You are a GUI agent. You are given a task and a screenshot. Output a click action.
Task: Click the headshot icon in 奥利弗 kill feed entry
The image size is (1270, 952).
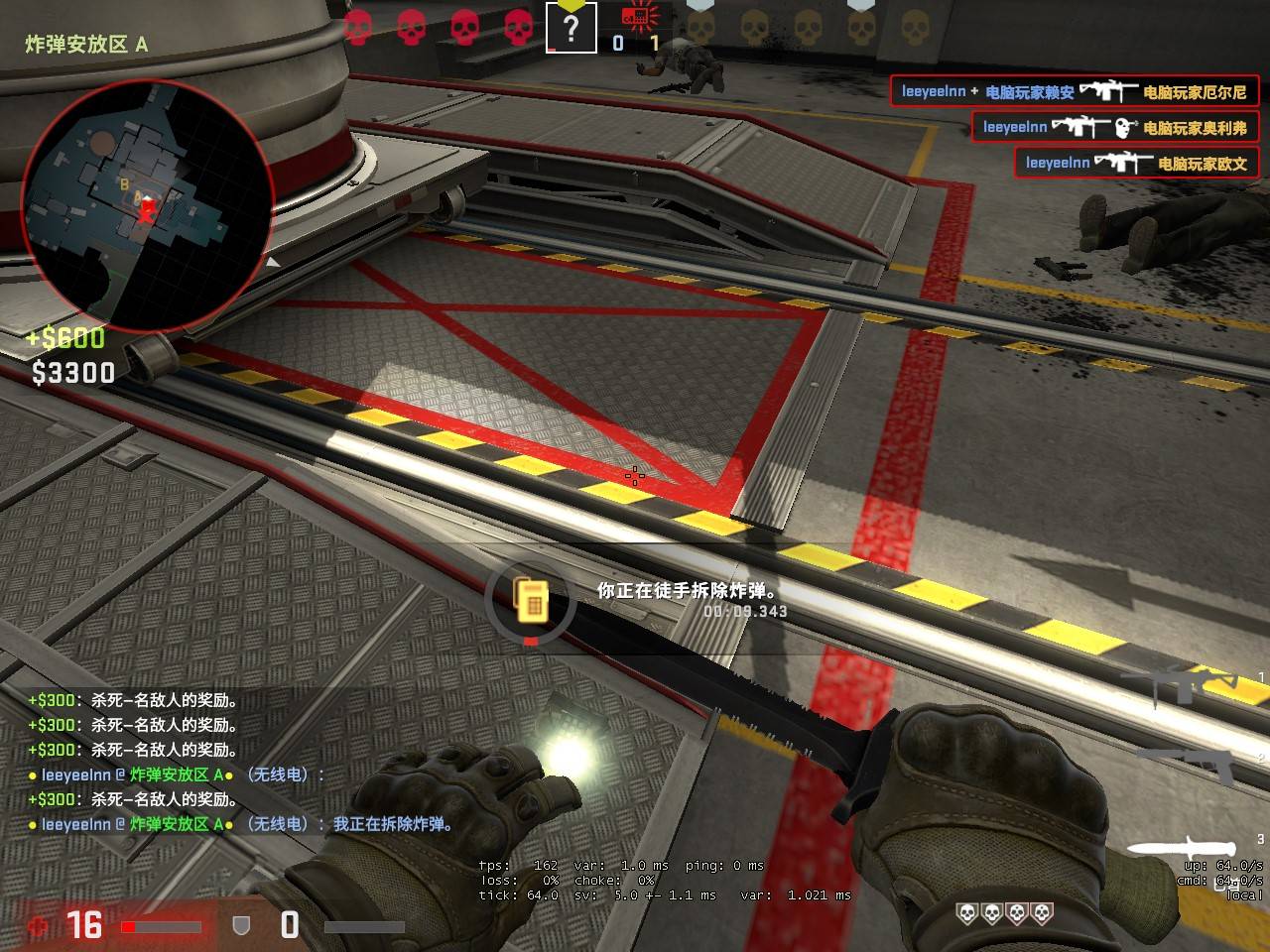pyautogui.click(x=1121, y=127)
